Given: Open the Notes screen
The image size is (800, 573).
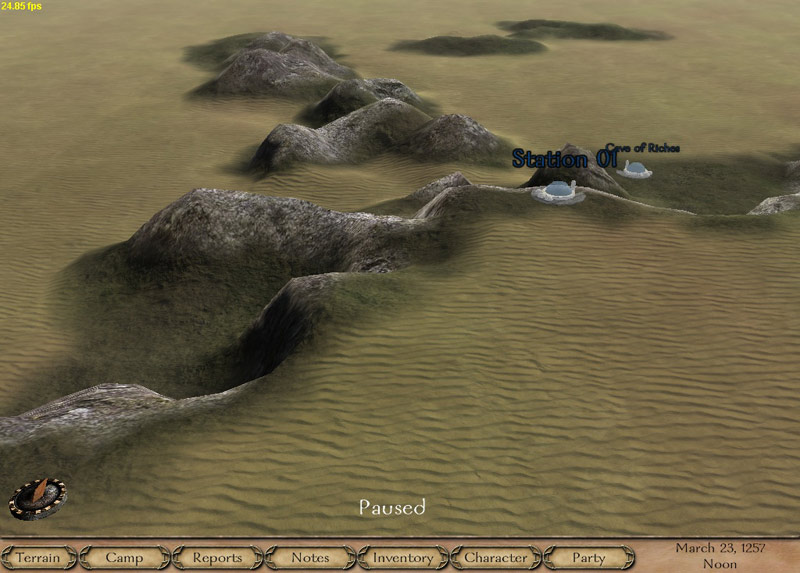Looking at the screenshot, I should click(x=310, y=558).
